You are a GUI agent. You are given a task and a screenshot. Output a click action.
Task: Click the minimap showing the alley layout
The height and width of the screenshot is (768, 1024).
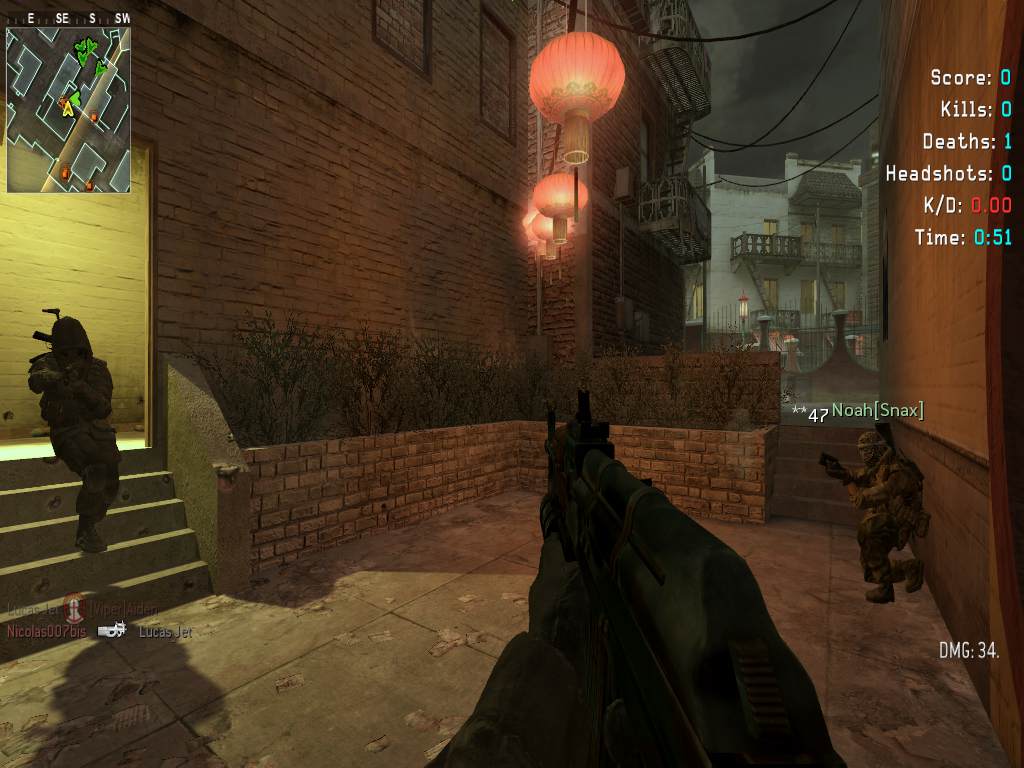pyautogui.click(x=68, y=110)
